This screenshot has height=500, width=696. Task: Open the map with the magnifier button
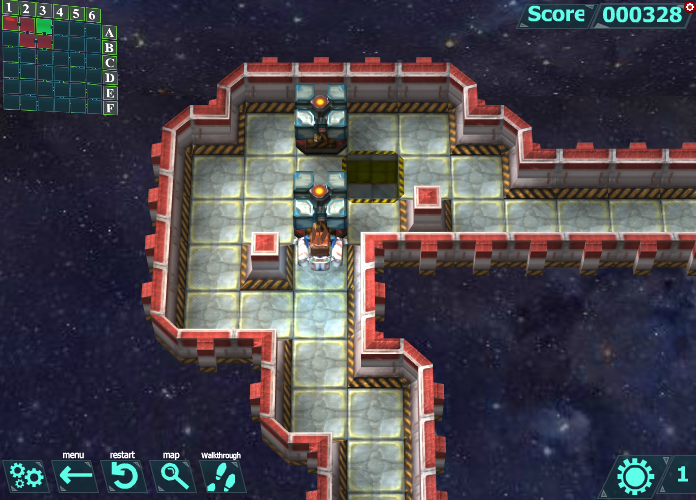[x=174, y=476]
